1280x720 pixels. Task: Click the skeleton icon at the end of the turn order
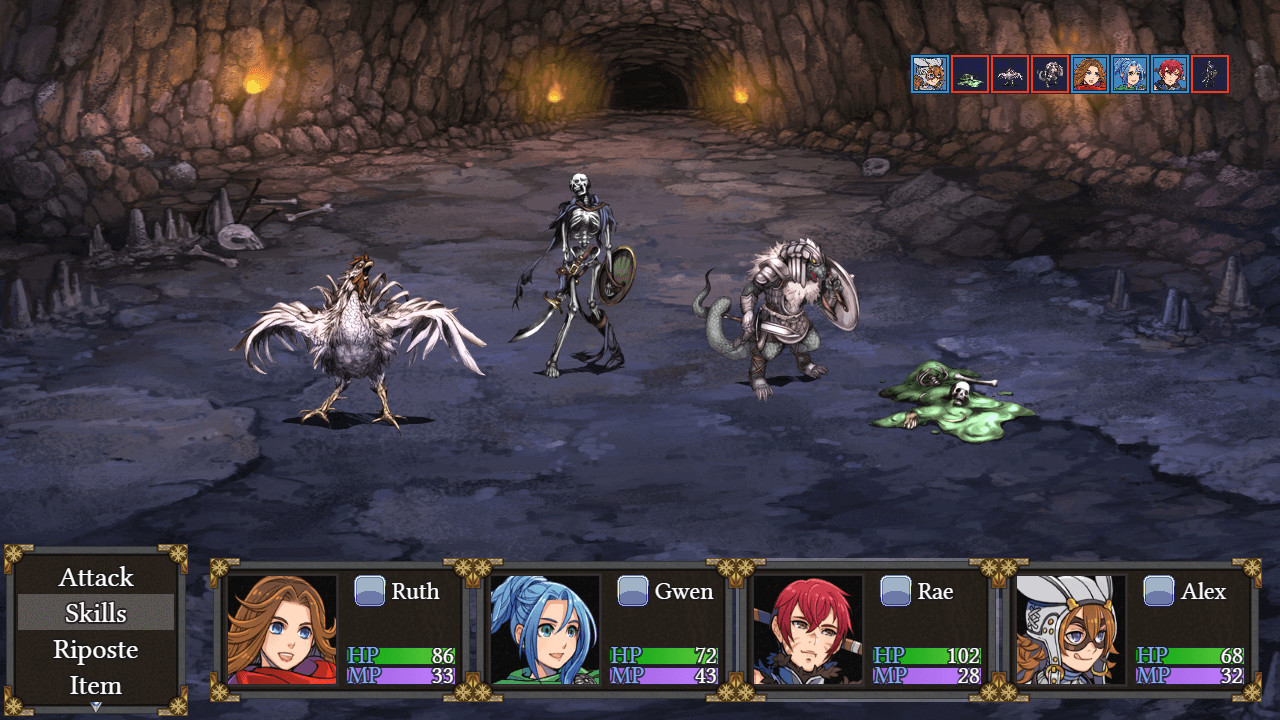click(1210, 73)
